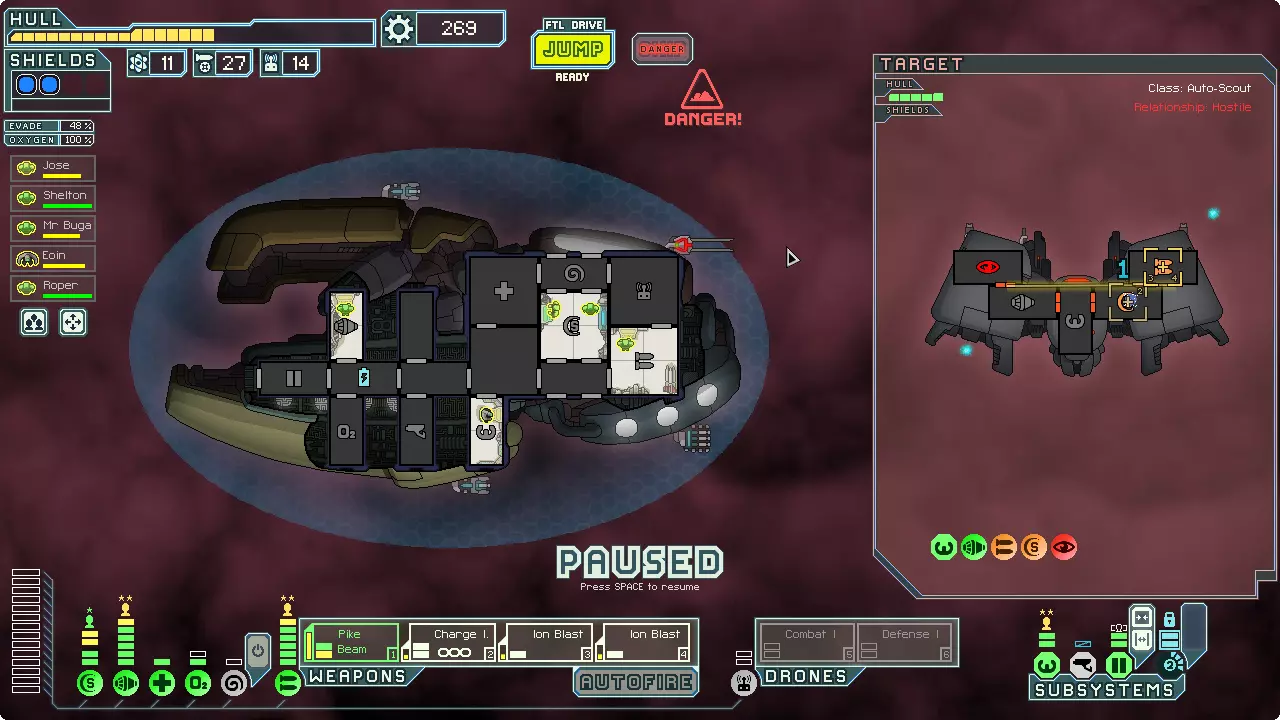The image size is (1280, 720).
Task: Select the Pike Beam weapon slot
Action: coord(351,642)
